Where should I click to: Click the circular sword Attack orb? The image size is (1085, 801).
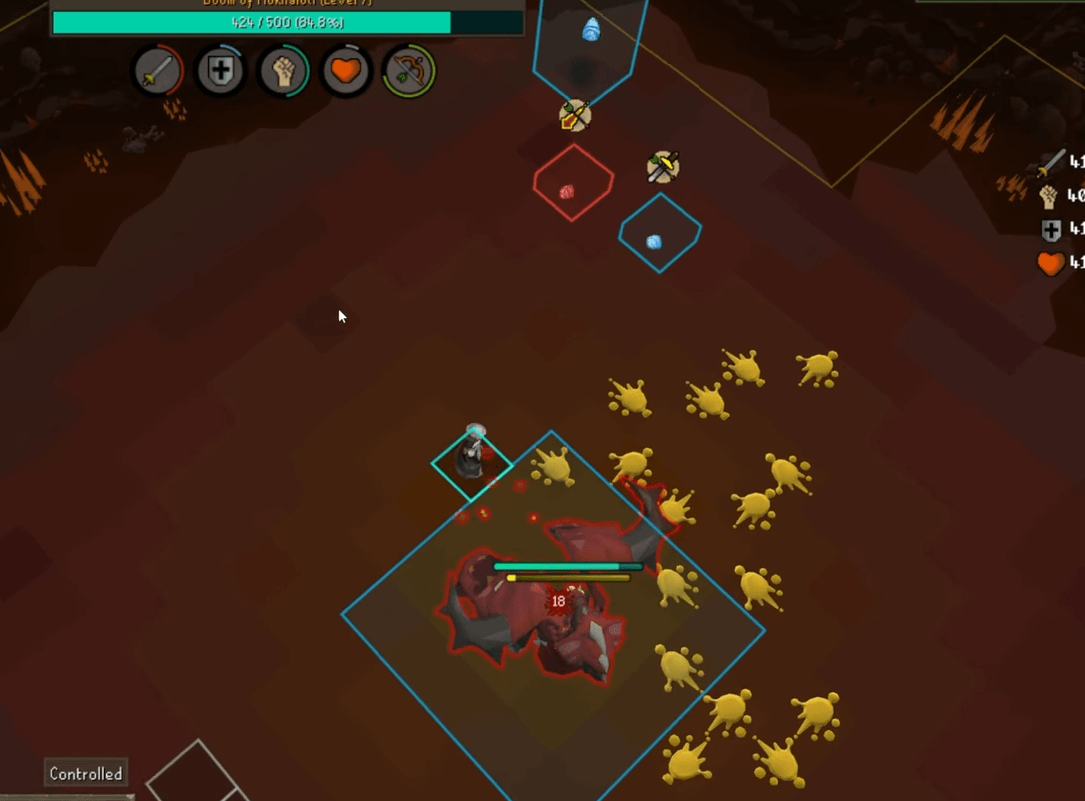(158, 72)
